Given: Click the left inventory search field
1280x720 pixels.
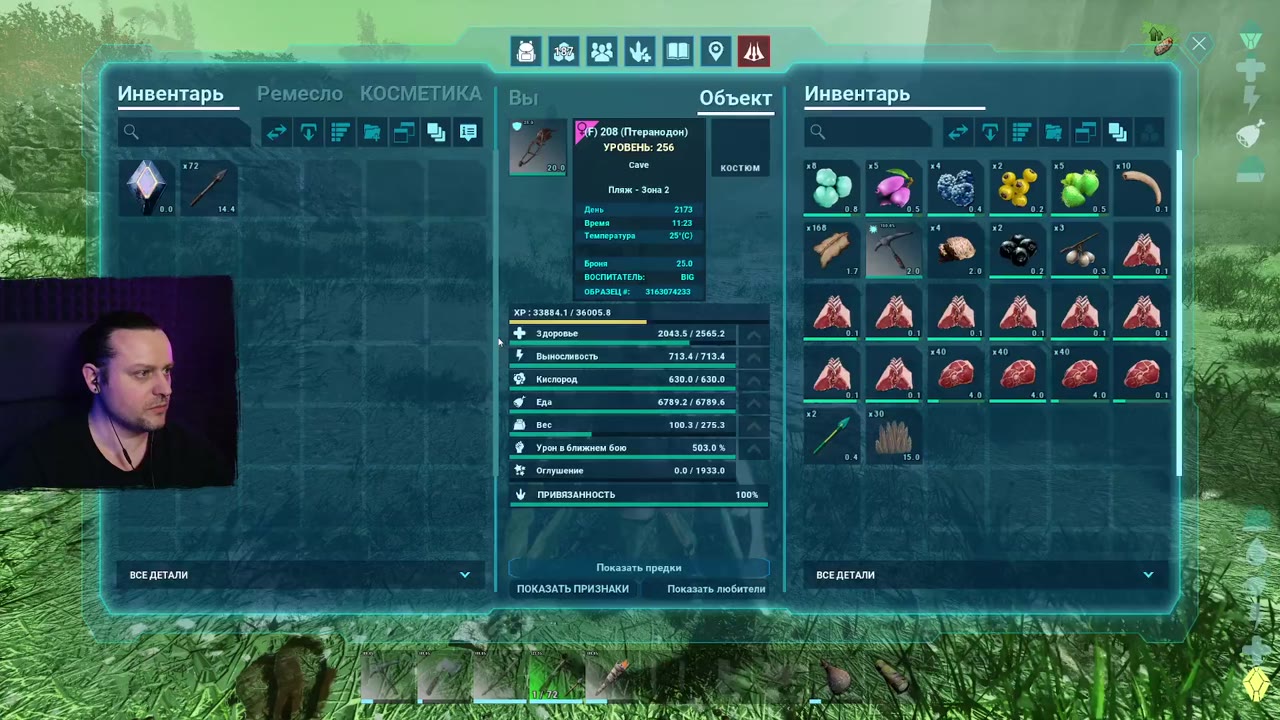Looking at the screenshot, I should click(x=185, y=132).
